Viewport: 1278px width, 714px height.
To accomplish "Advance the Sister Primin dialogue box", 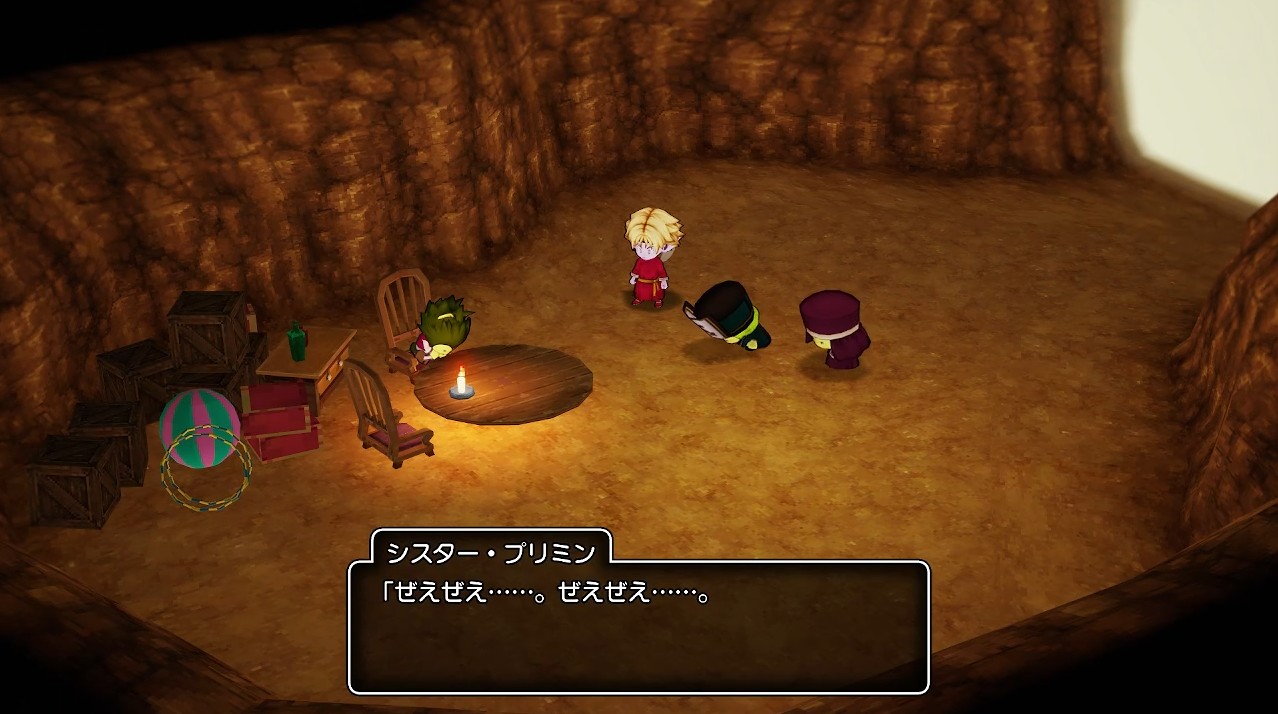I will click(x=638, y=627).
